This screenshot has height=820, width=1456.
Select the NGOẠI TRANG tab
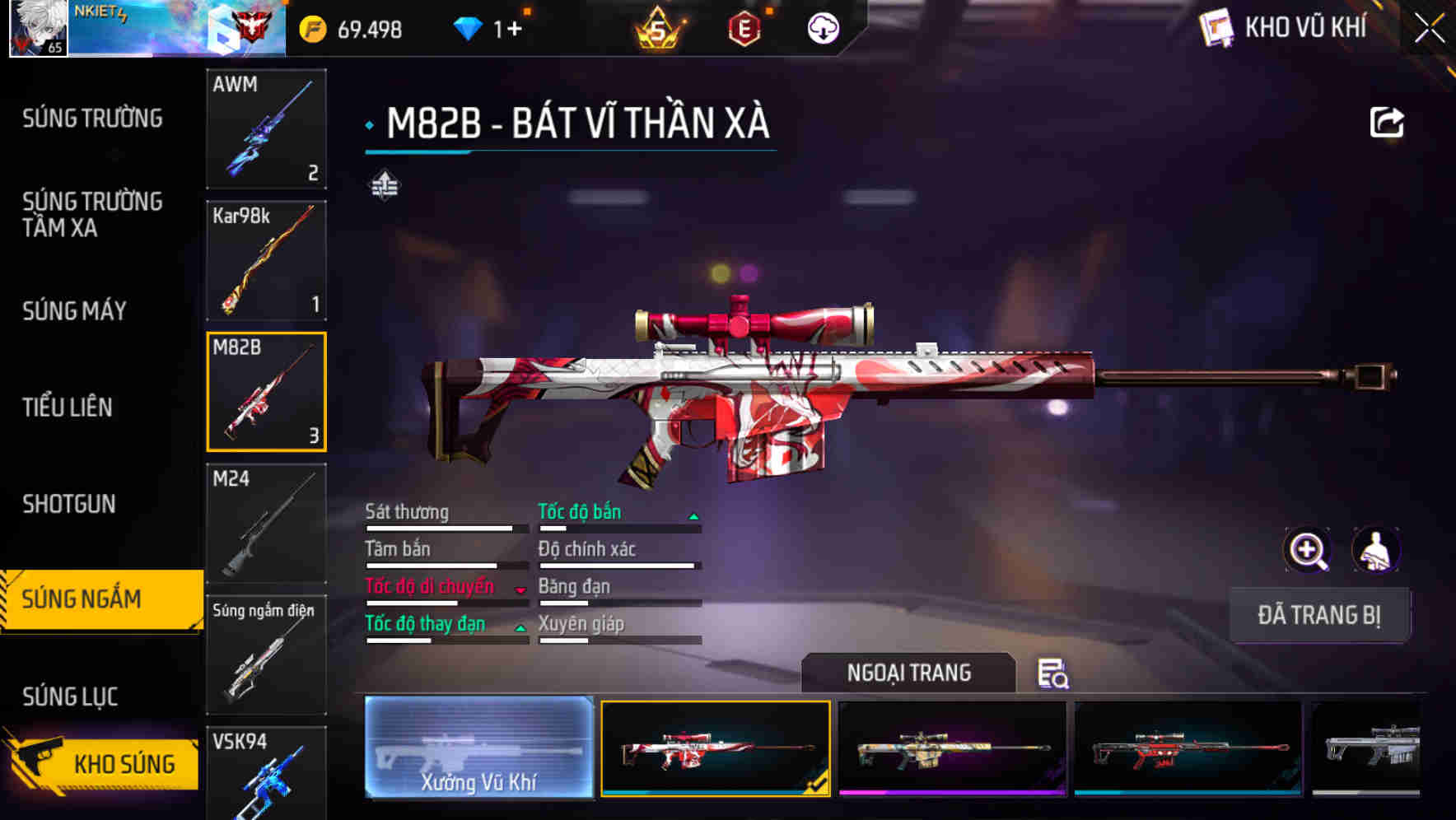pyautogui.click(x=910, y=673)
